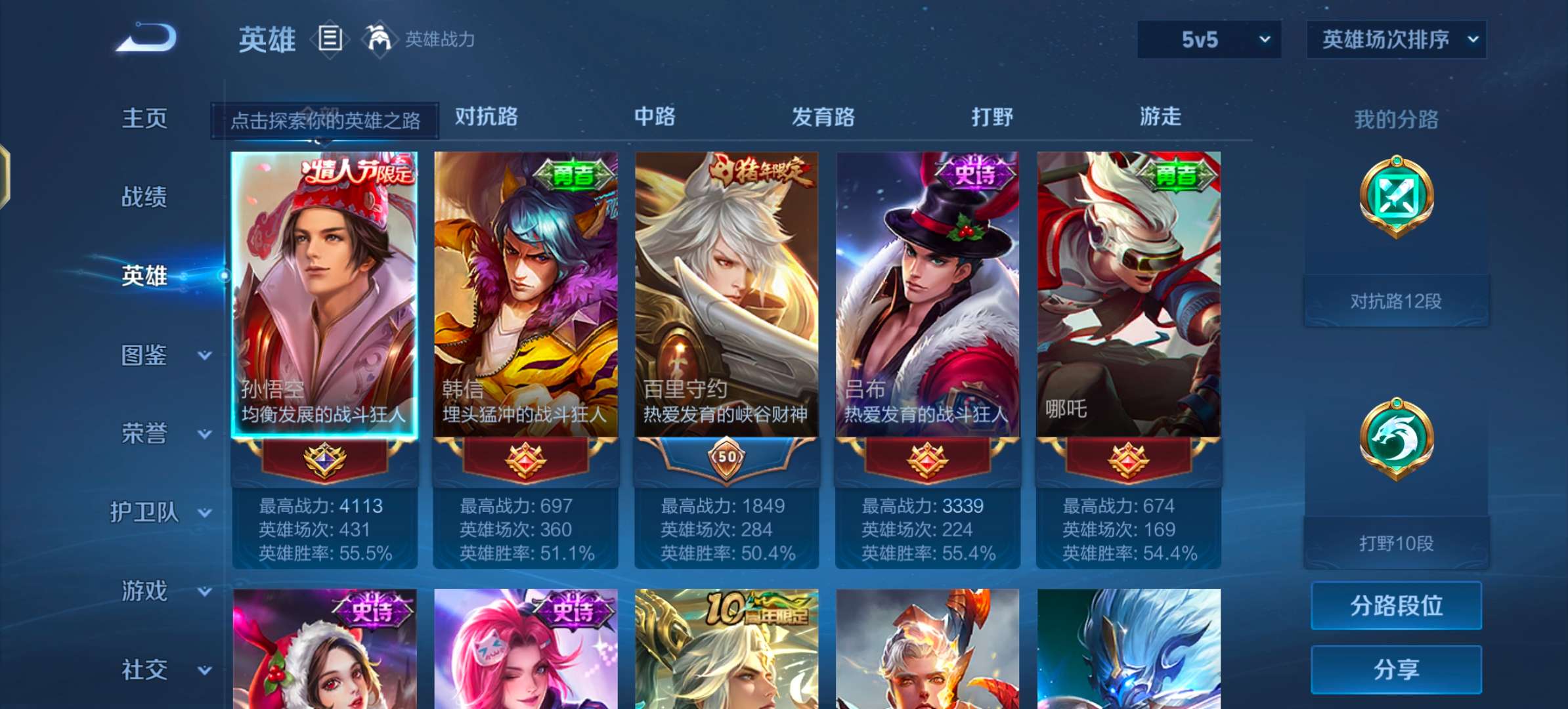Image resolution: width=1568 pixels, height=709 pixels.
Task: Open the hero list icon beside 英雄 title
Action: 329,39
